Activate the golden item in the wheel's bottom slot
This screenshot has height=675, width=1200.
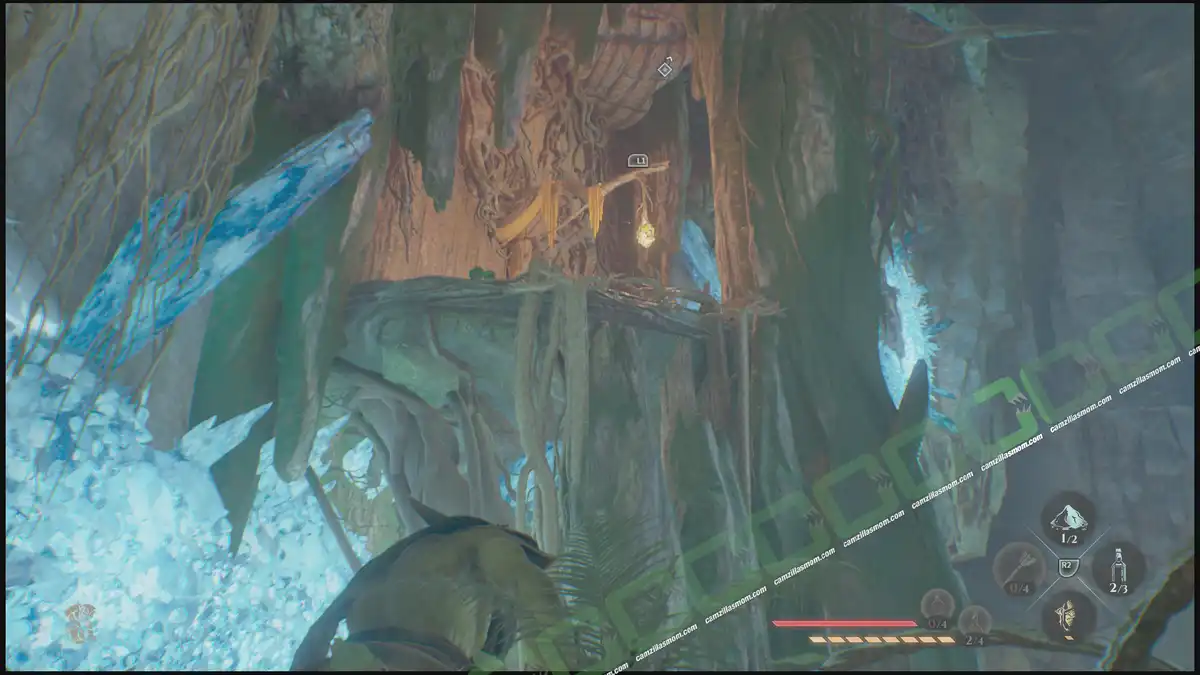(x=1068, y=614)
